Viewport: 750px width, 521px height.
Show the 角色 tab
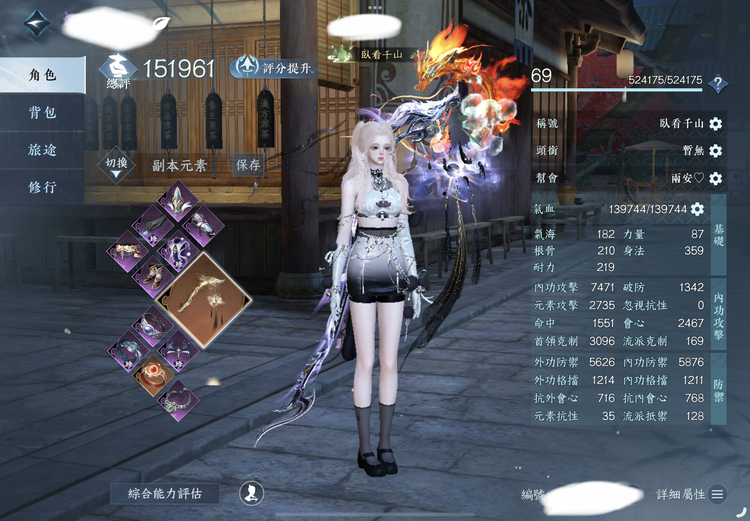click(42, 74)
